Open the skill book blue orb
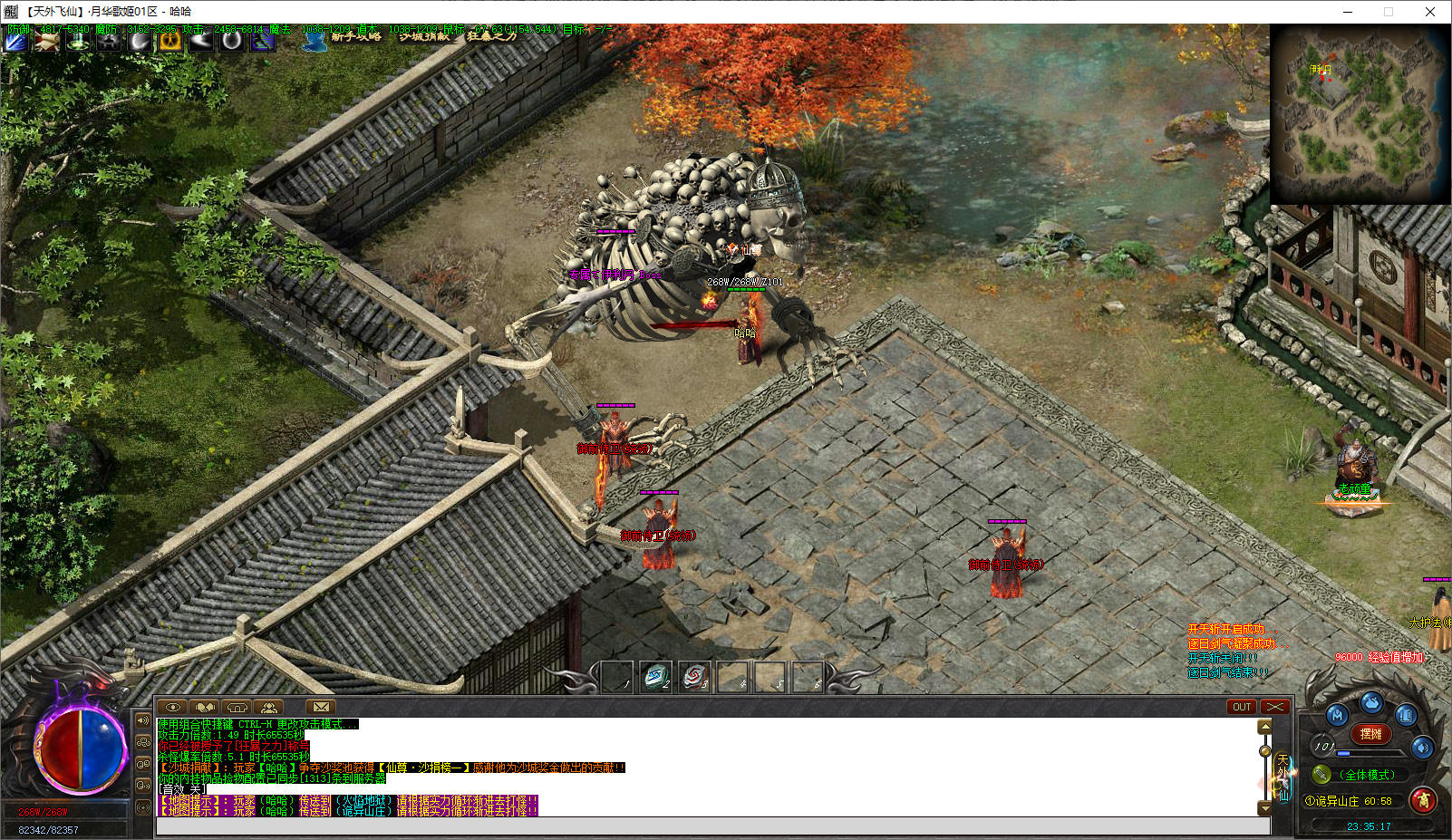The image size is (1452, 840). tap(1406, 716)
